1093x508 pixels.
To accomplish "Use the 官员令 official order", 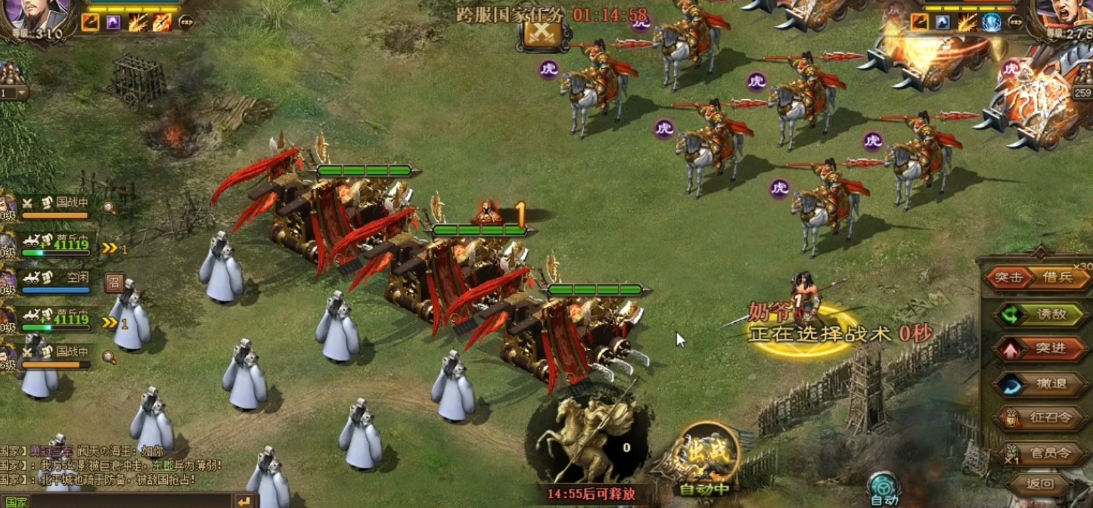I will pos(1042,454).
